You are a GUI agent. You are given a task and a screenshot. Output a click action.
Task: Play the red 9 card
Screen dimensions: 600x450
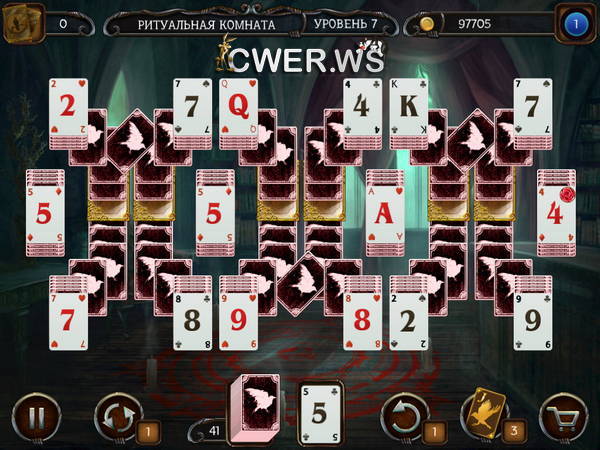[240, 320]
